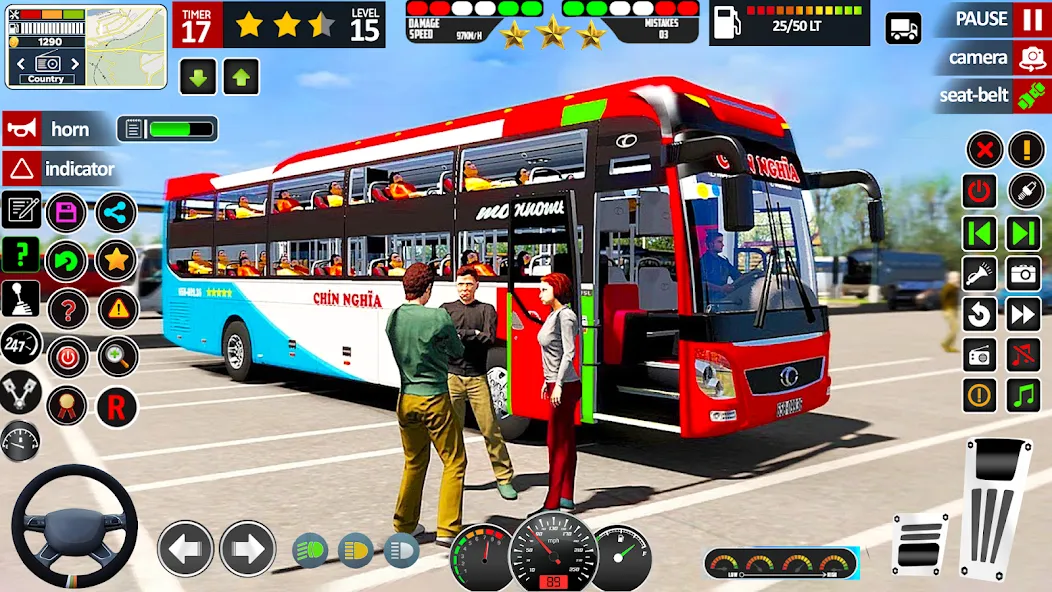Open the share icon

[x=116, y=212]
